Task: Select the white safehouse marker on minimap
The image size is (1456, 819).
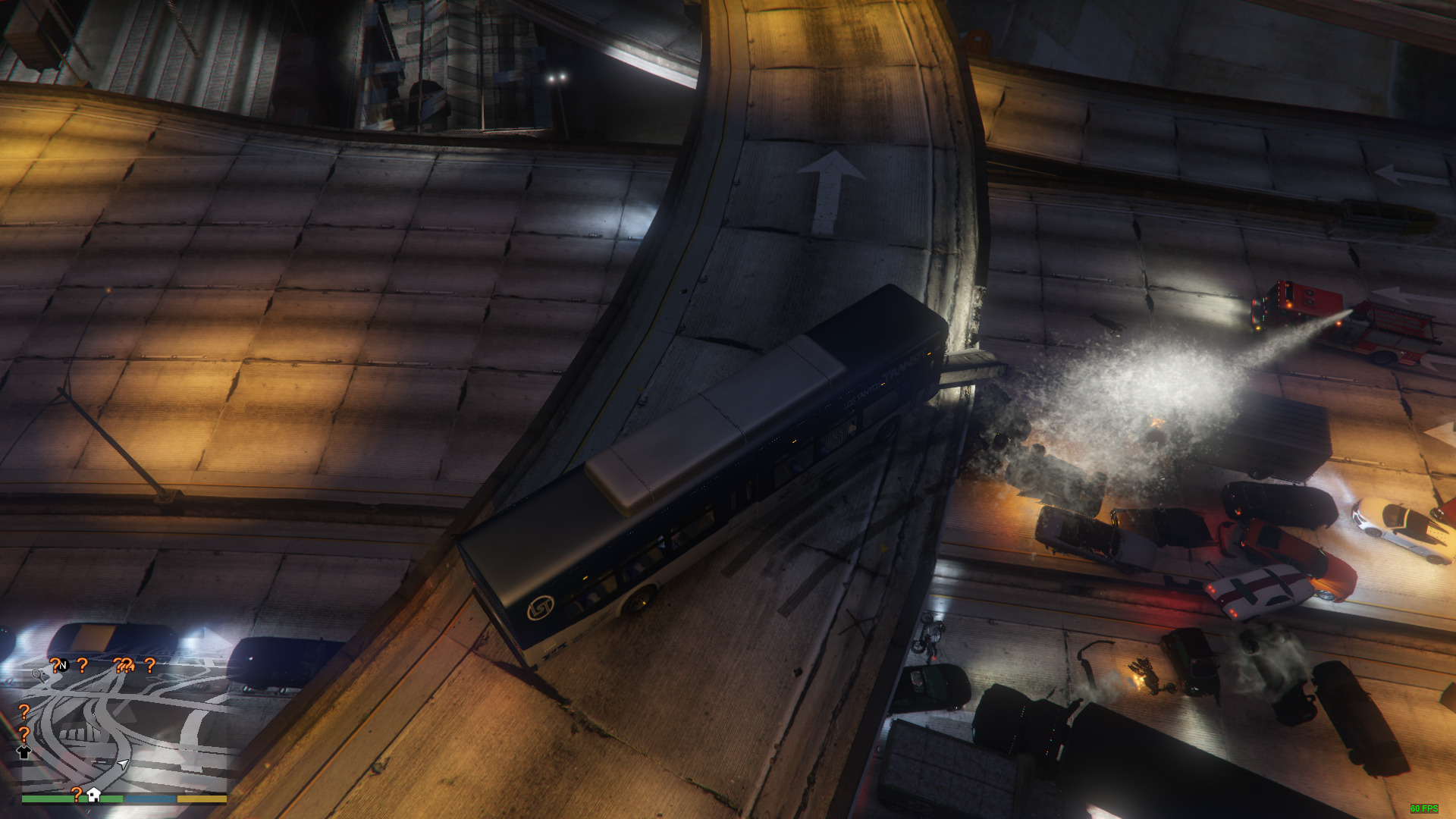Action: [x=94, y=794]
